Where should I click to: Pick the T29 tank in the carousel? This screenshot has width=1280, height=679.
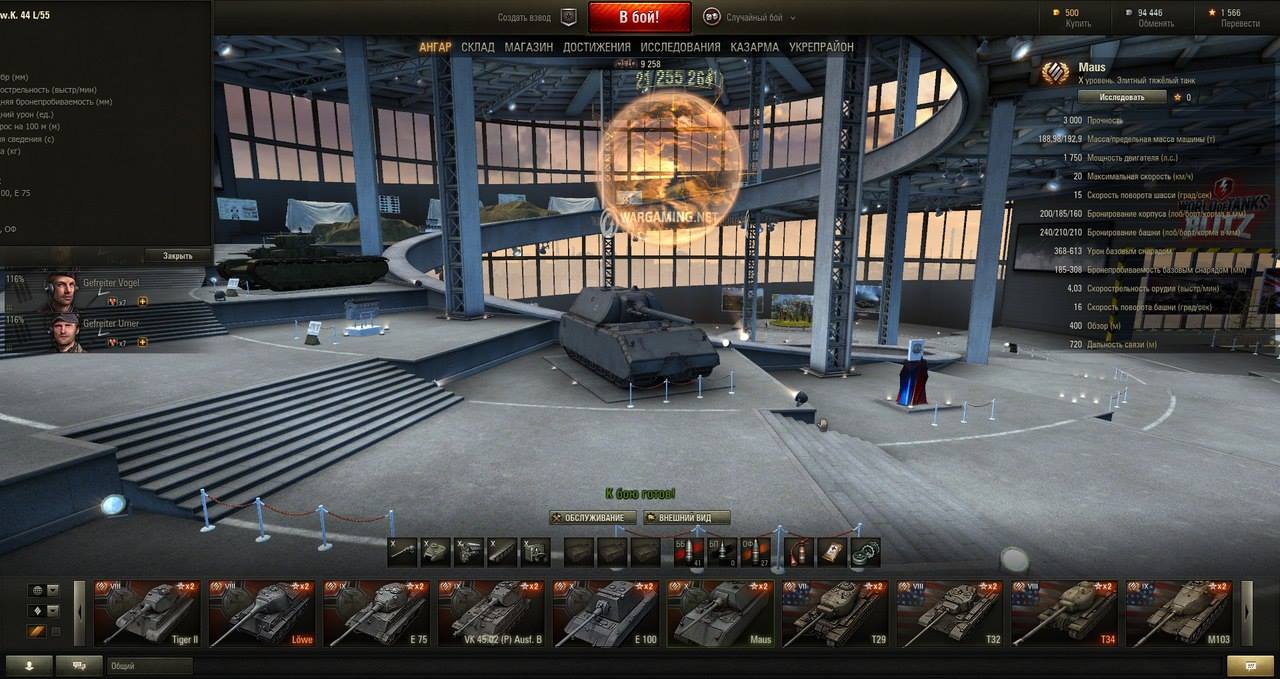(833, 613)
